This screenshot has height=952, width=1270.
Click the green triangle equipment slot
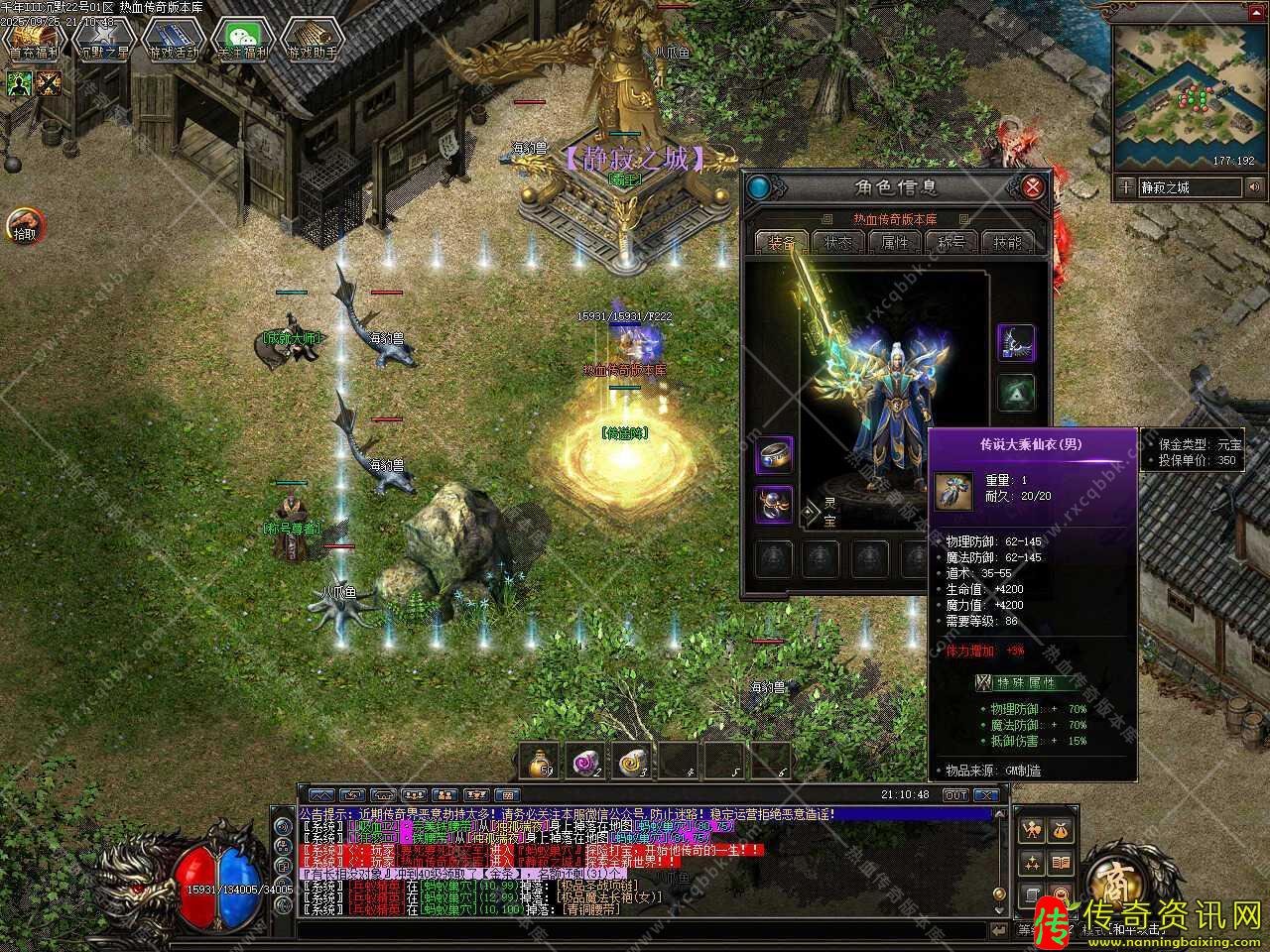(1015, 392)
